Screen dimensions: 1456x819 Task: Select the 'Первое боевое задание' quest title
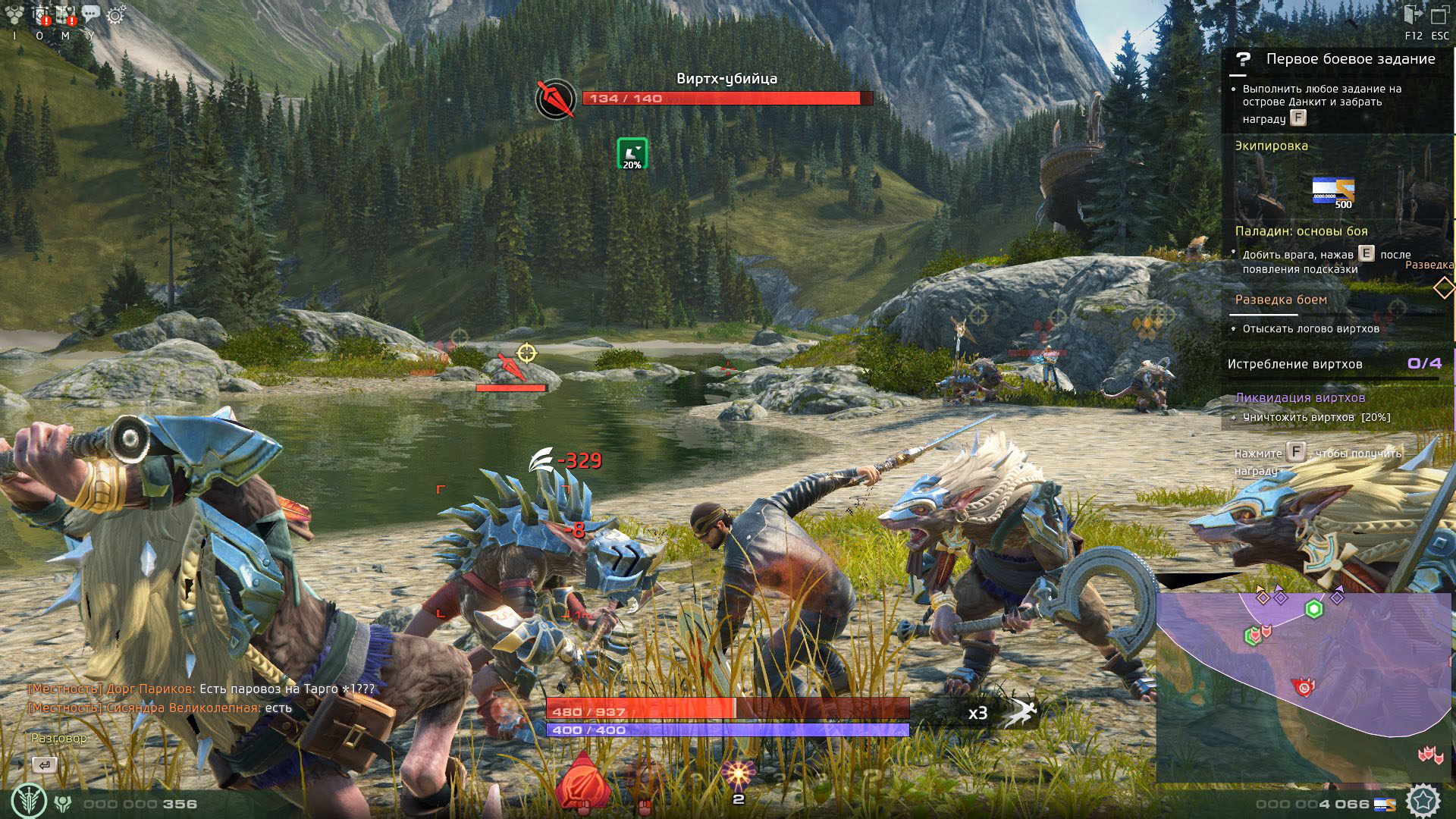[x=1351, y=59]
